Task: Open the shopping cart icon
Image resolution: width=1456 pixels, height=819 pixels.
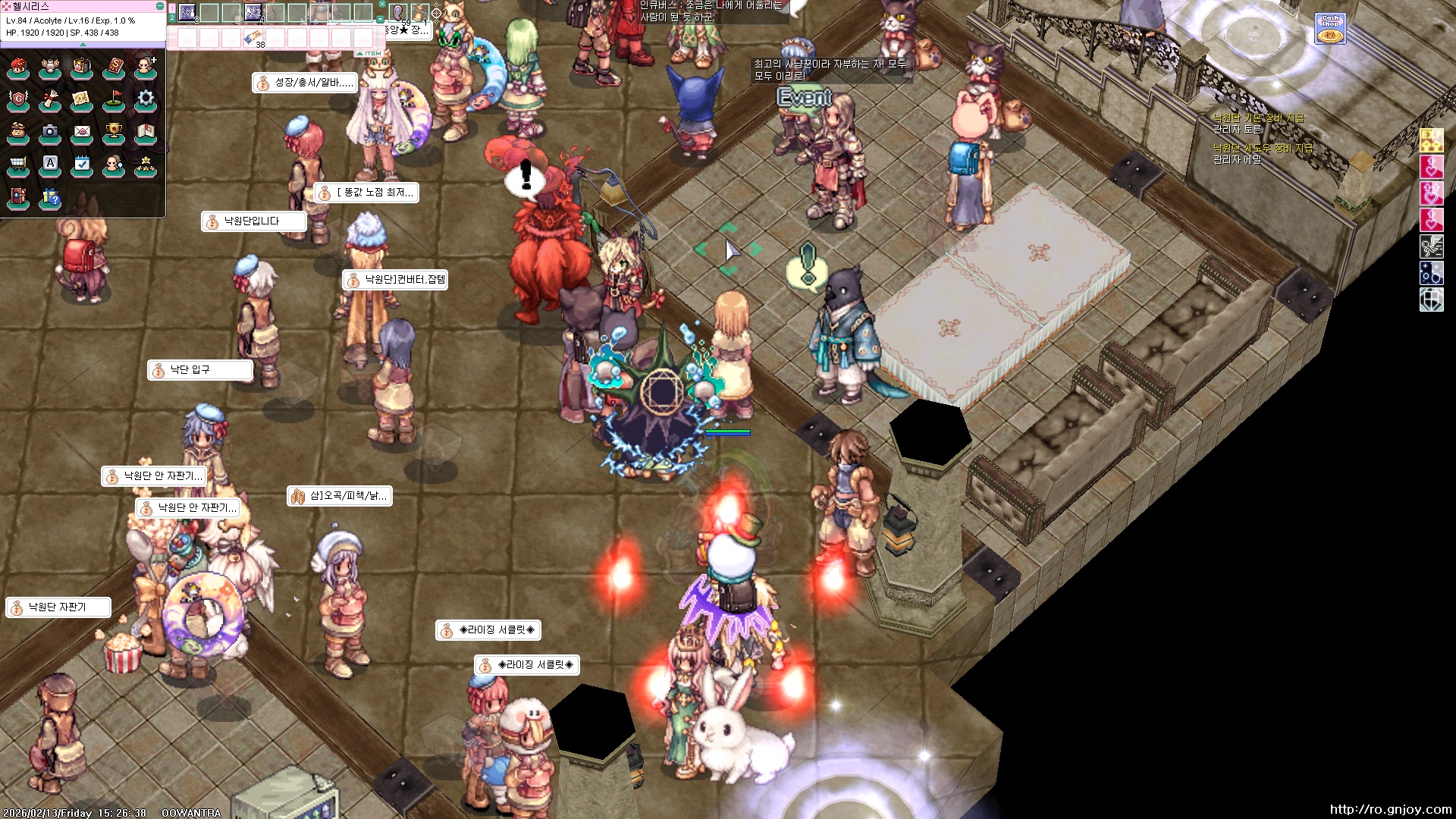Action: pos(18,165)
